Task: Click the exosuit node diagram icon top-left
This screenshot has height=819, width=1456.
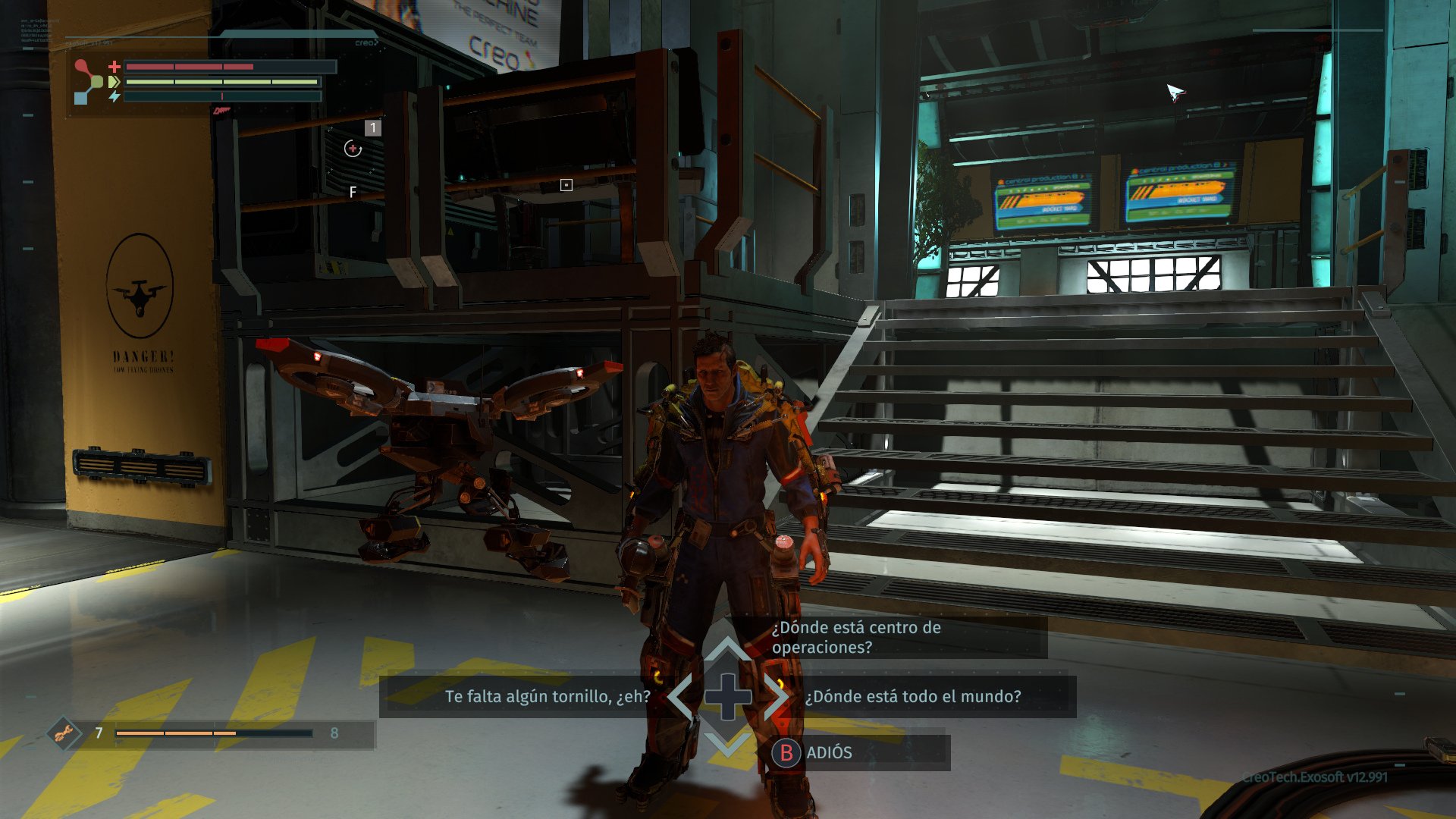Action: 86,81
